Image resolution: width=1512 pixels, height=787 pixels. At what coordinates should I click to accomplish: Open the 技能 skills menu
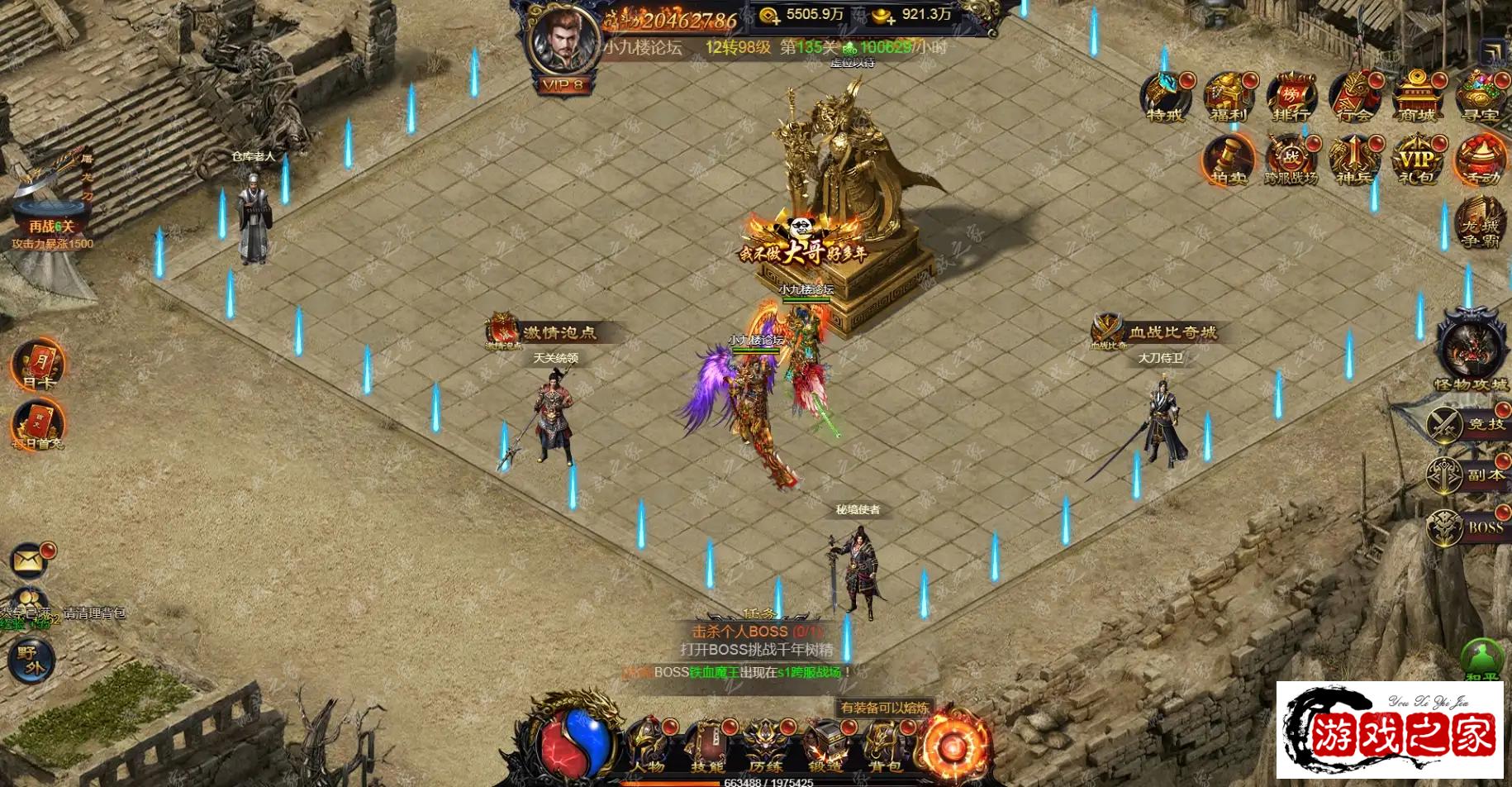pyautogui.click(x=706, y=745)
